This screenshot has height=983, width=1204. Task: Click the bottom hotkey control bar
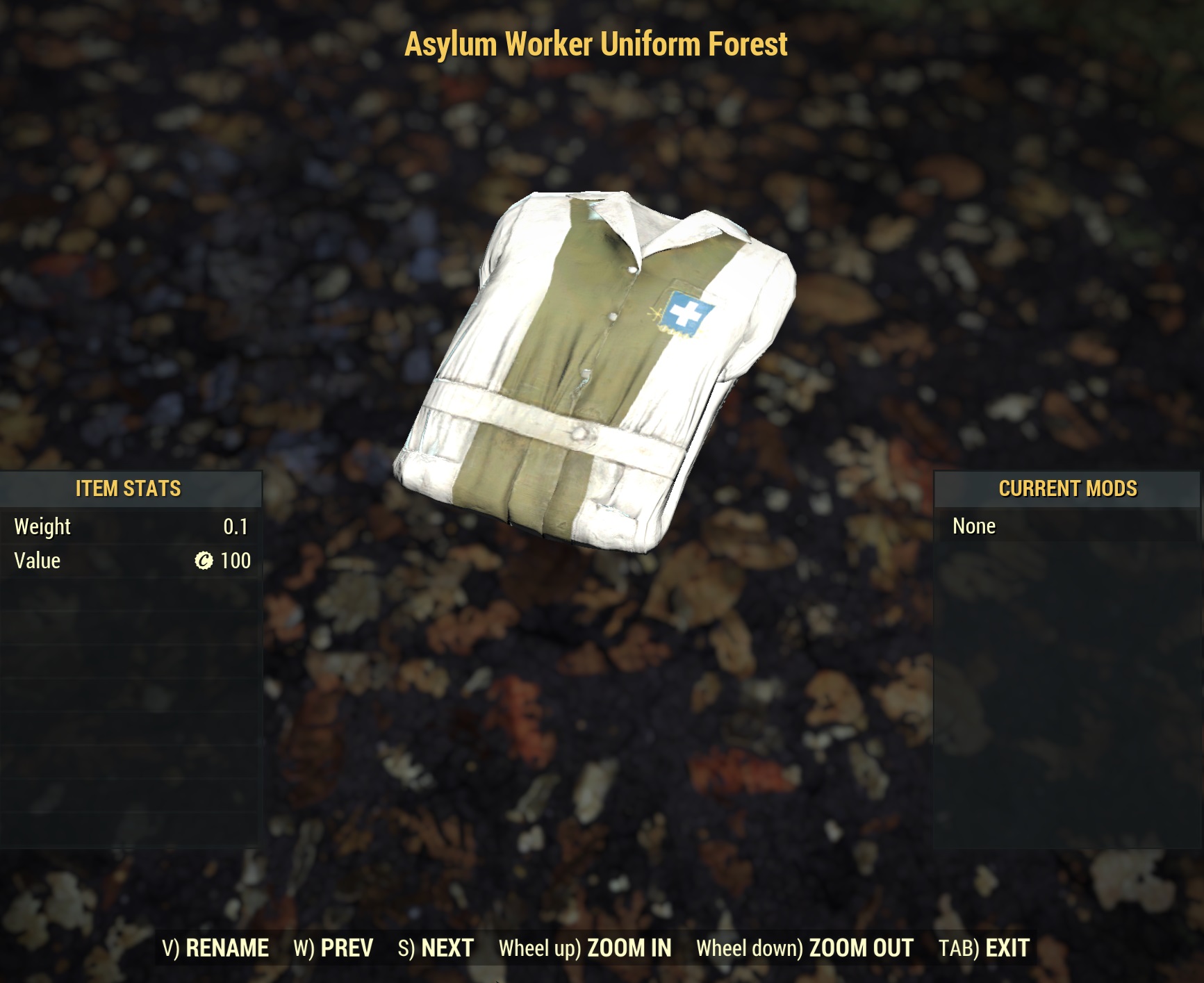602,947
